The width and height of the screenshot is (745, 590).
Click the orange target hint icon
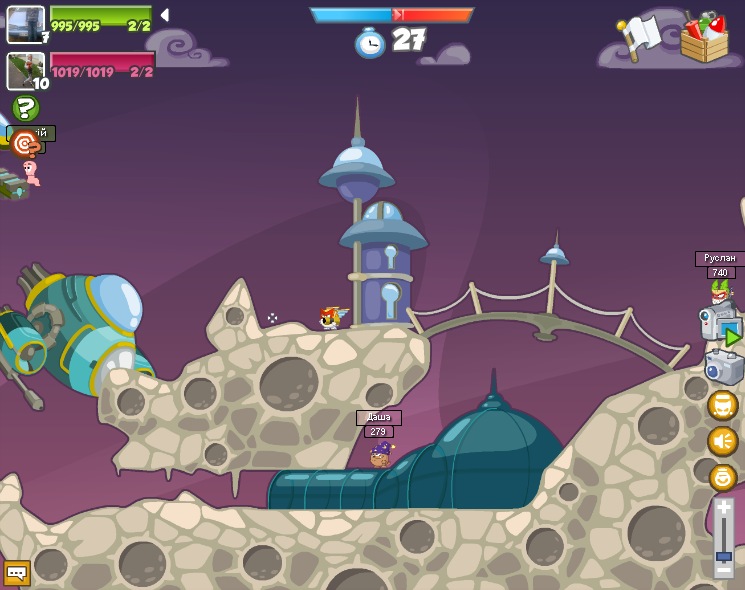(24, 145)
